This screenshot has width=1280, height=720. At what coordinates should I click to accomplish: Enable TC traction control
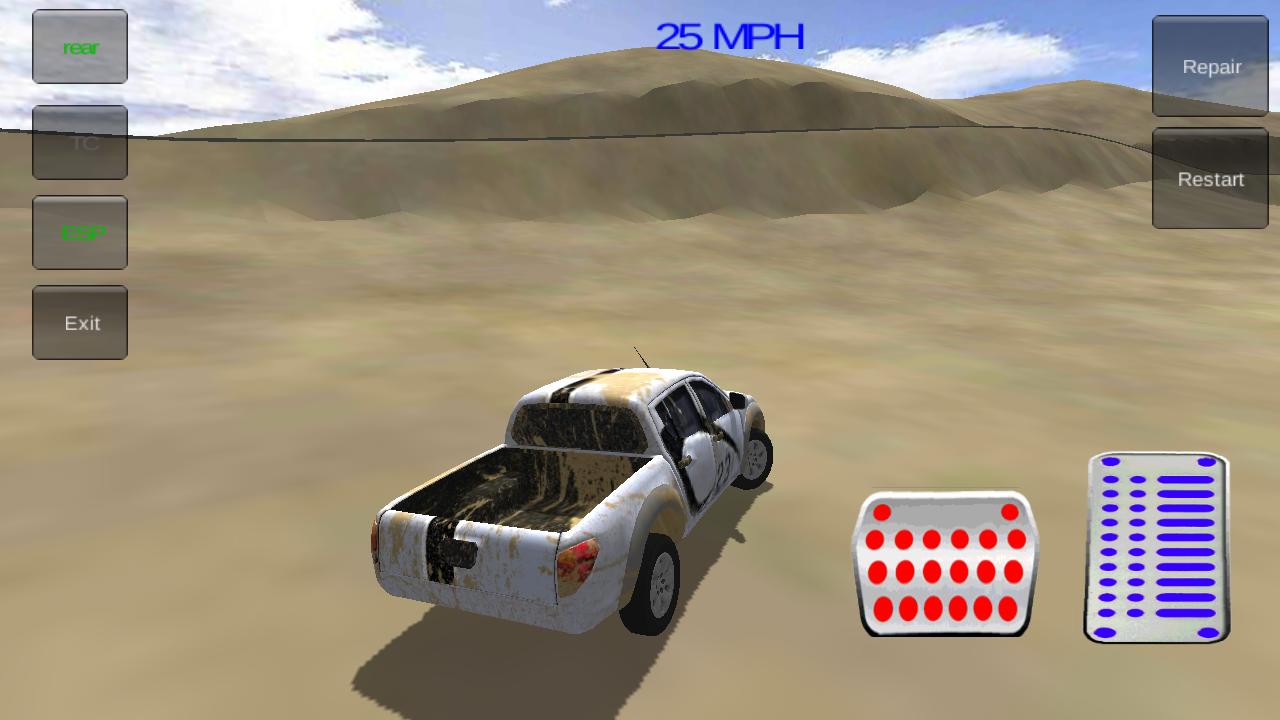80,142
